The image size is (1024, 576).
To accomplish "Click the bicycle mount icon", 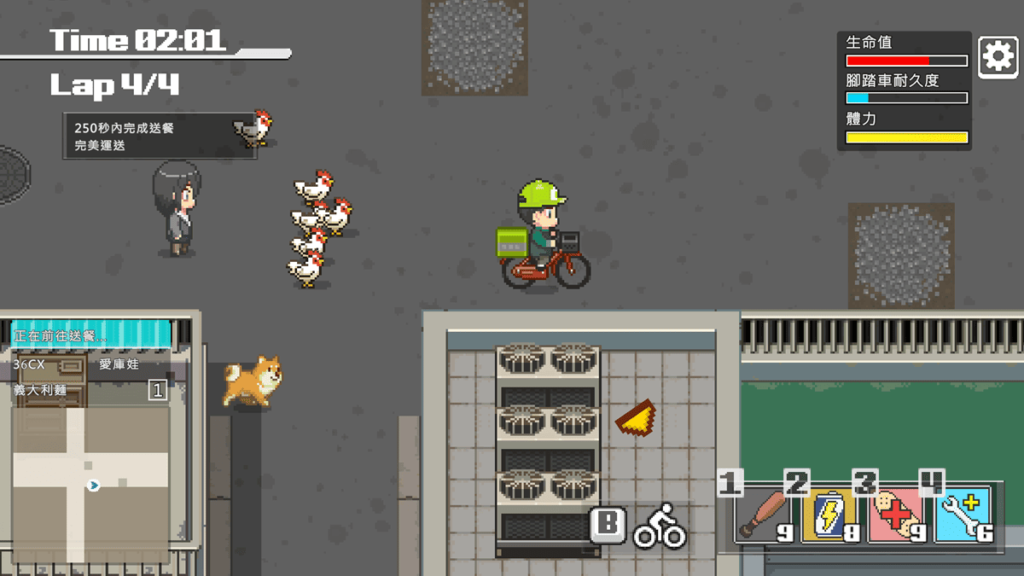I will point(660,526).
